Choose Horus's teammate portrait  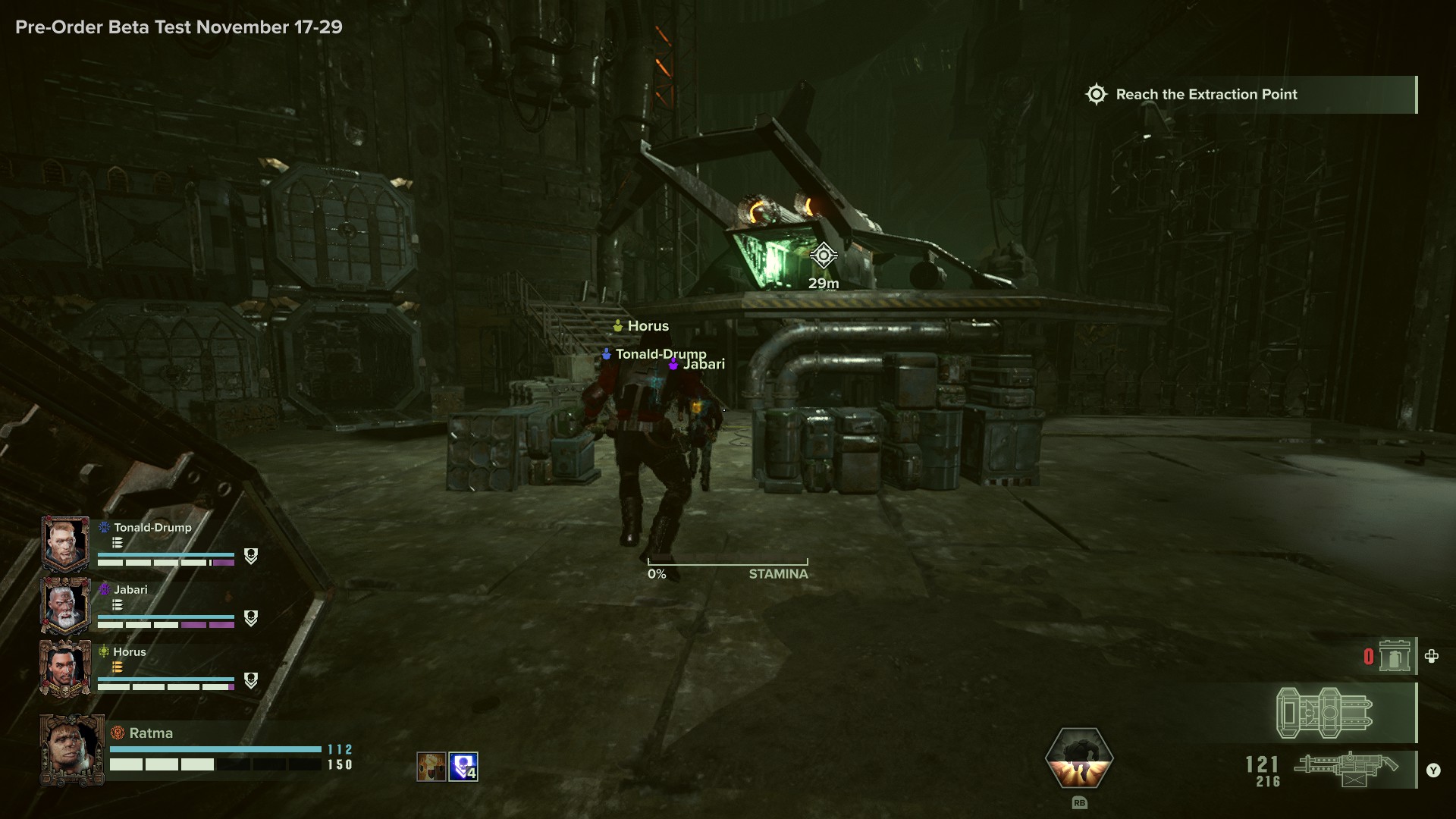(66, 668)
